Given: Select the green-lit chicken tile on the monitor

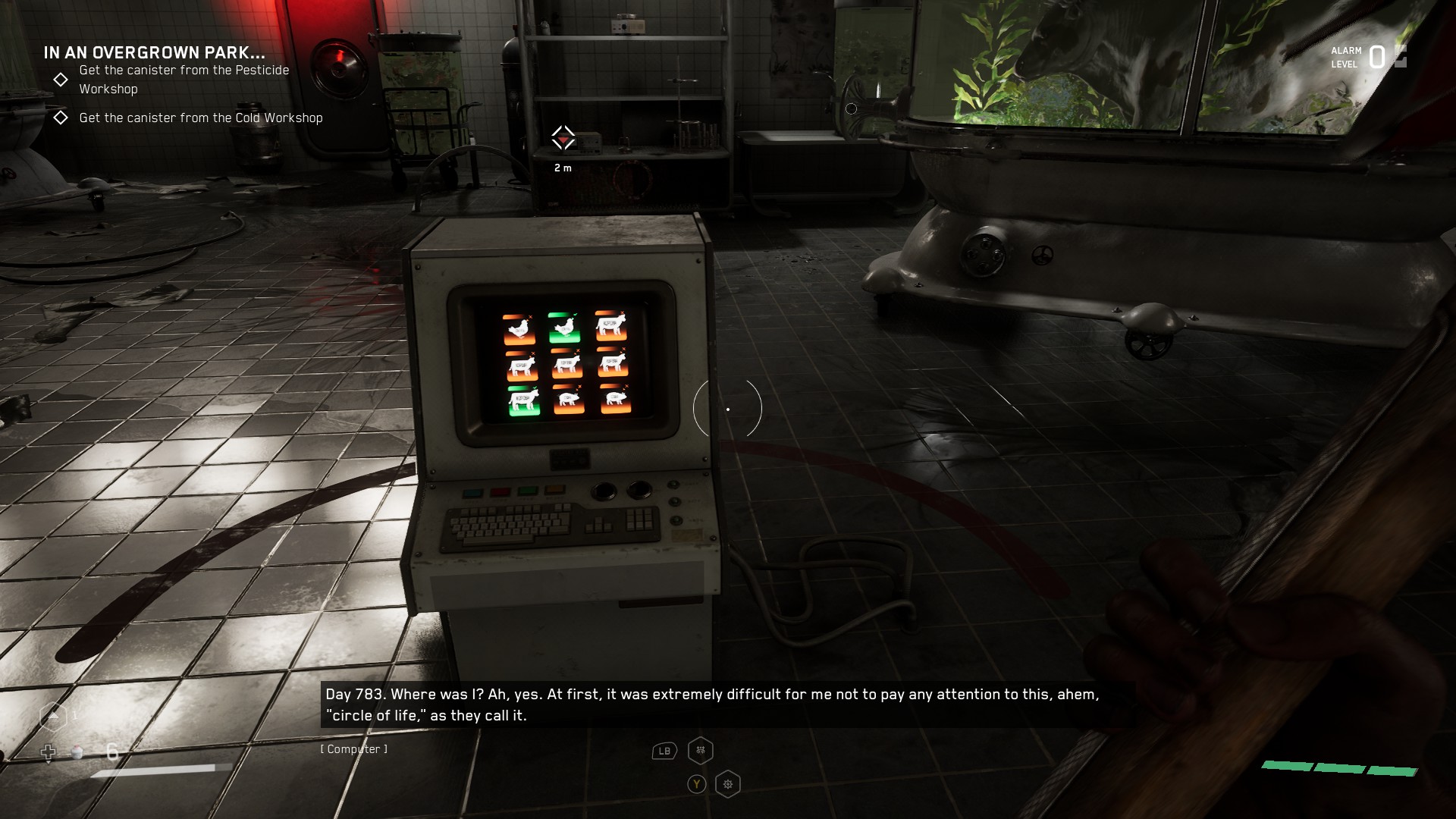Looking at the screenshot, I should click(566, 326).
